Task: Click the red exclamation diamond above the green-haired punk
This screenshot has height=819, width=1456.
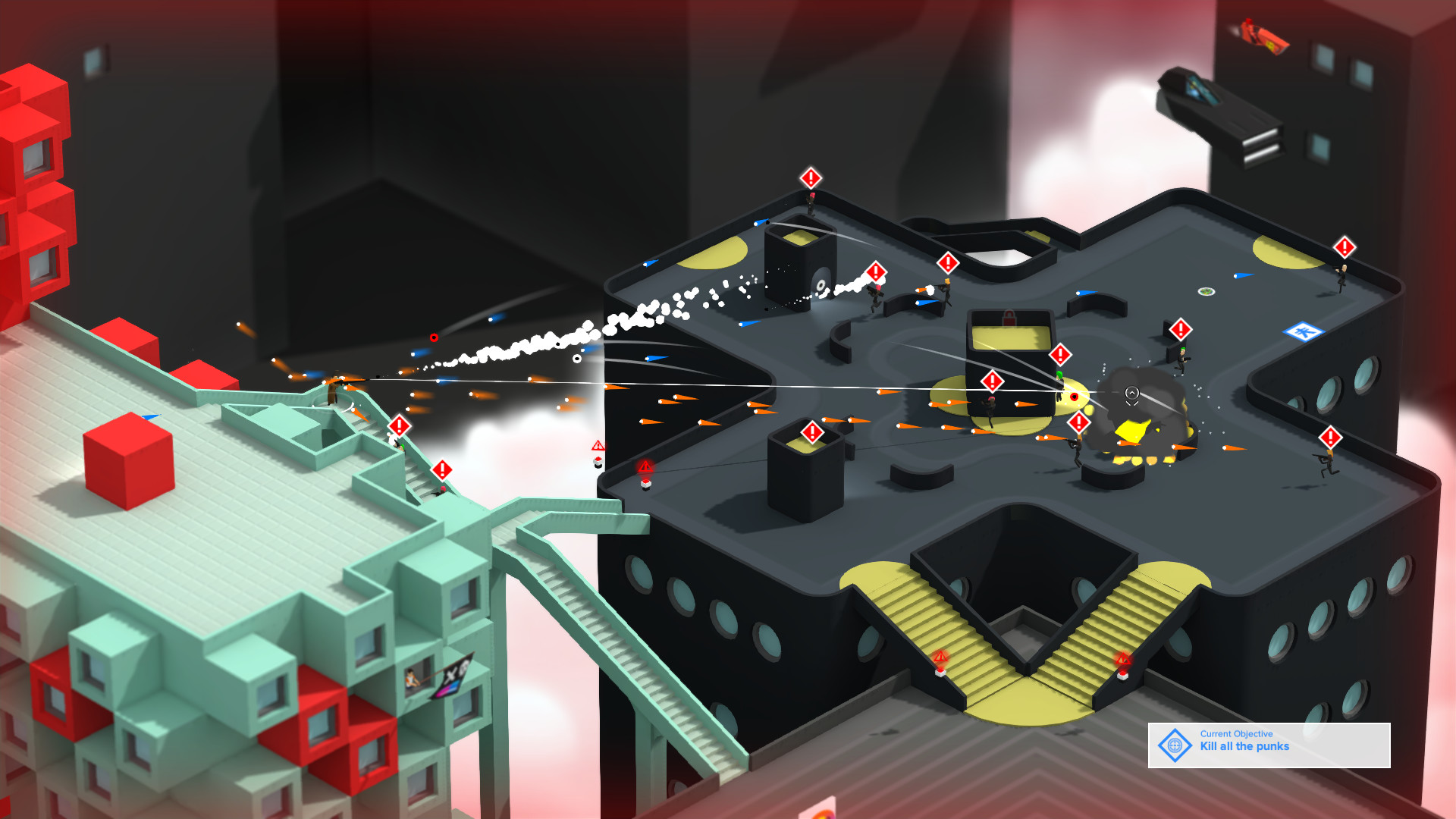Action: pos(1060,353)
